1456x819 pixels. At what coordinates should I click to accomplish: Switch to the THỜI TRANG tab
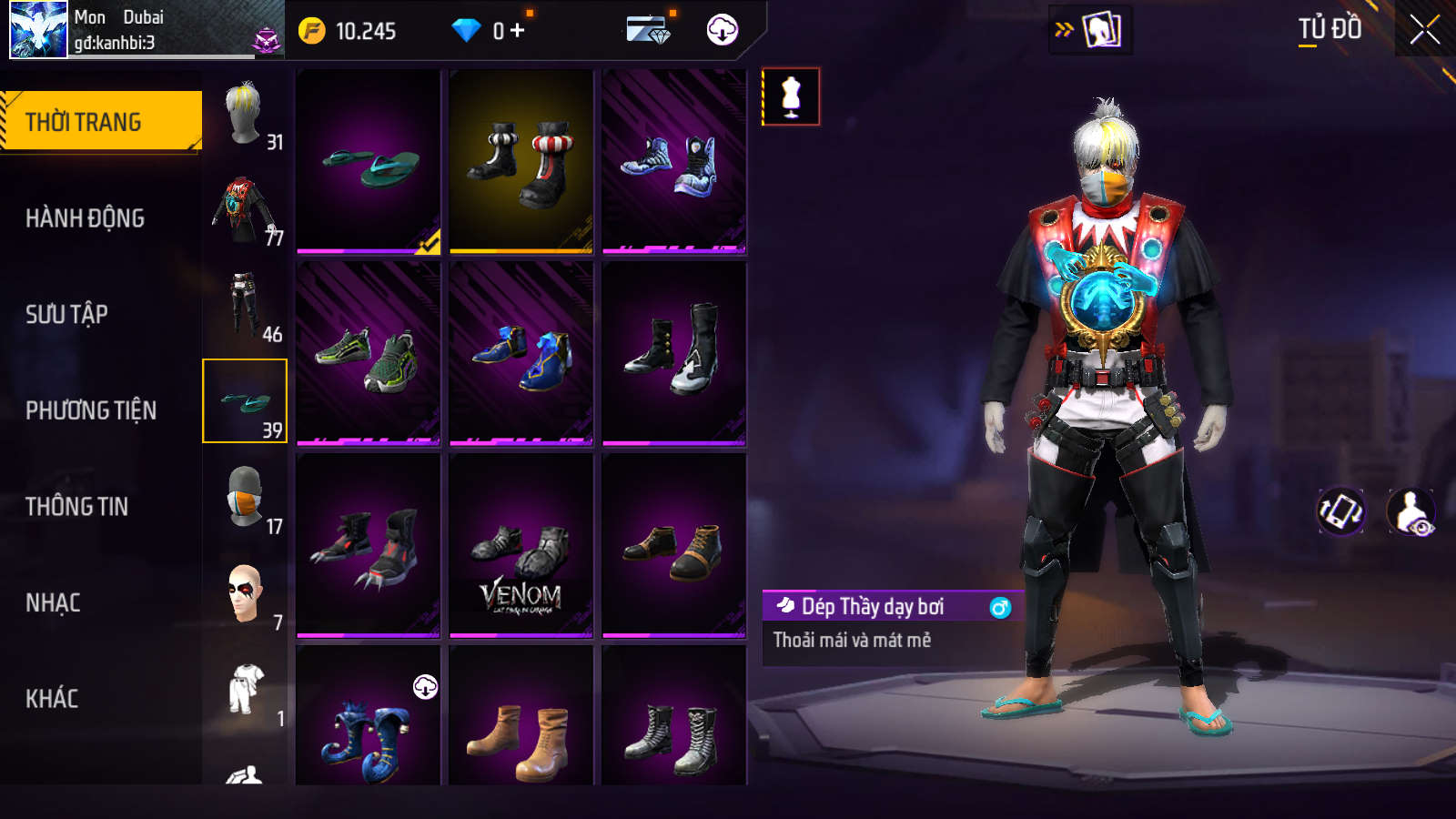(x=101, y=121)
